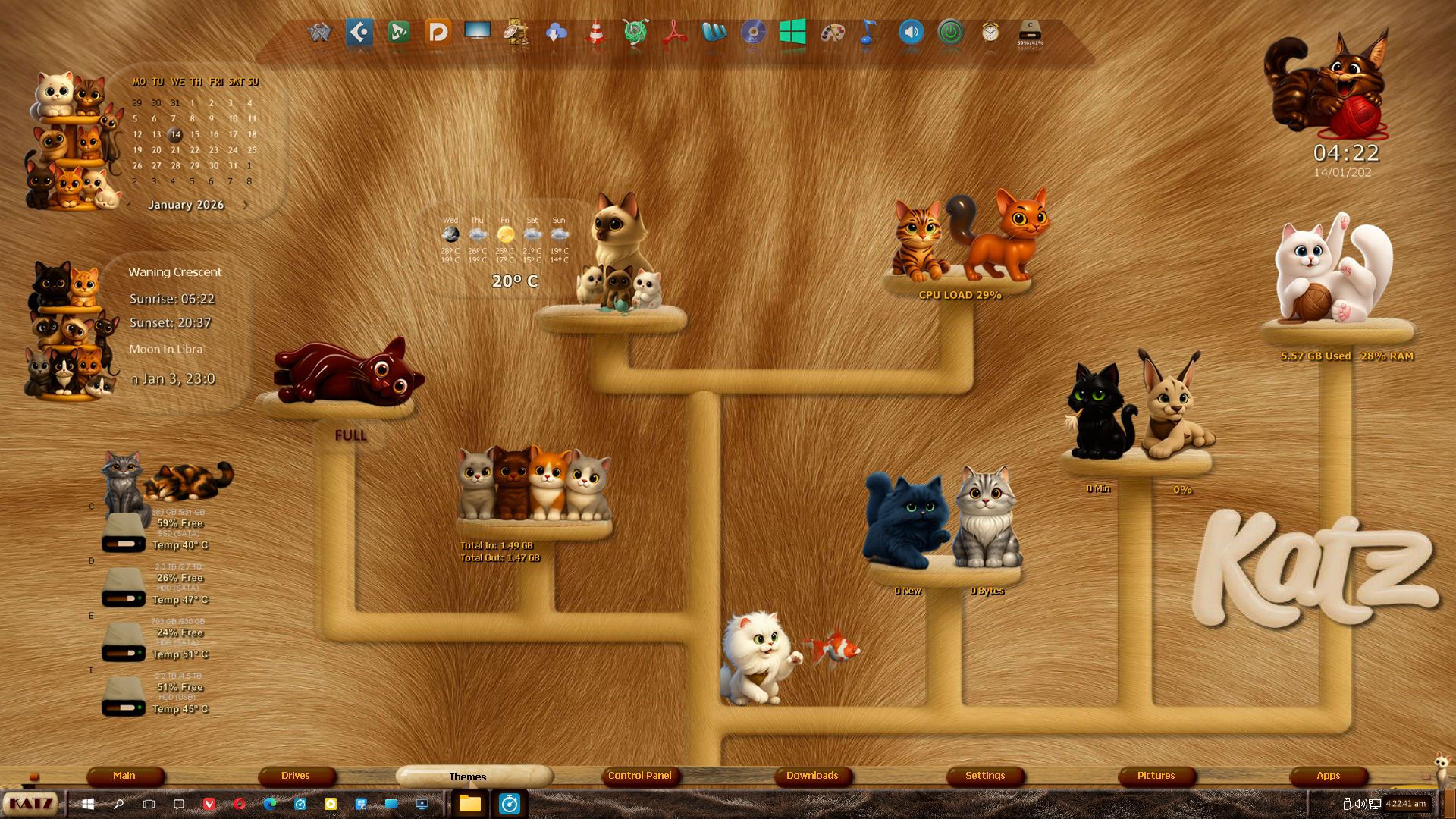Select the Themes tab
1456x819 pixels.
(468, 777)
